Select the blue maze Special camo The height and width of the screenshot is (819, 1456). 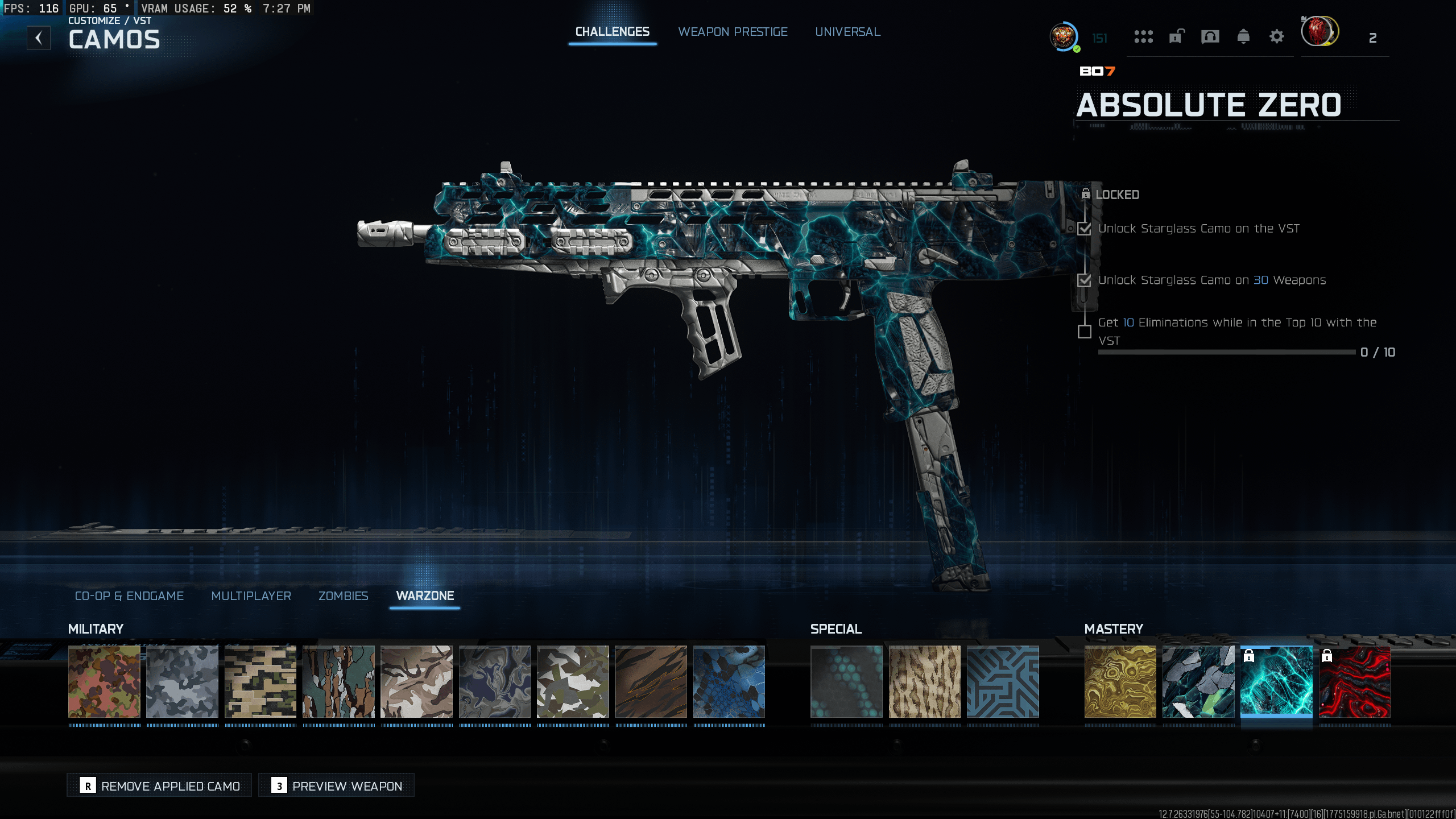tap(1003, 681)
